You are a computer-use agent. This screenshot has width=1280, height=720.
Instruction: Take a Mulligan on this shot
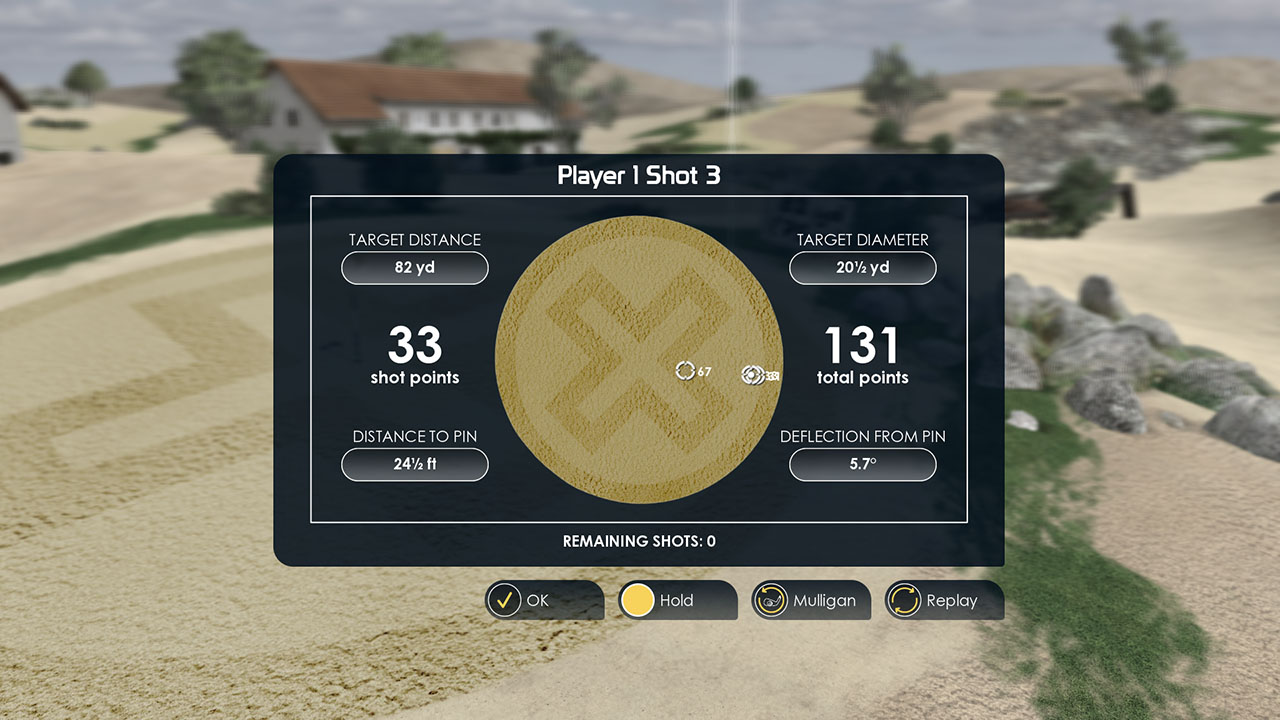pyautogui.click(x=810, y=601)
